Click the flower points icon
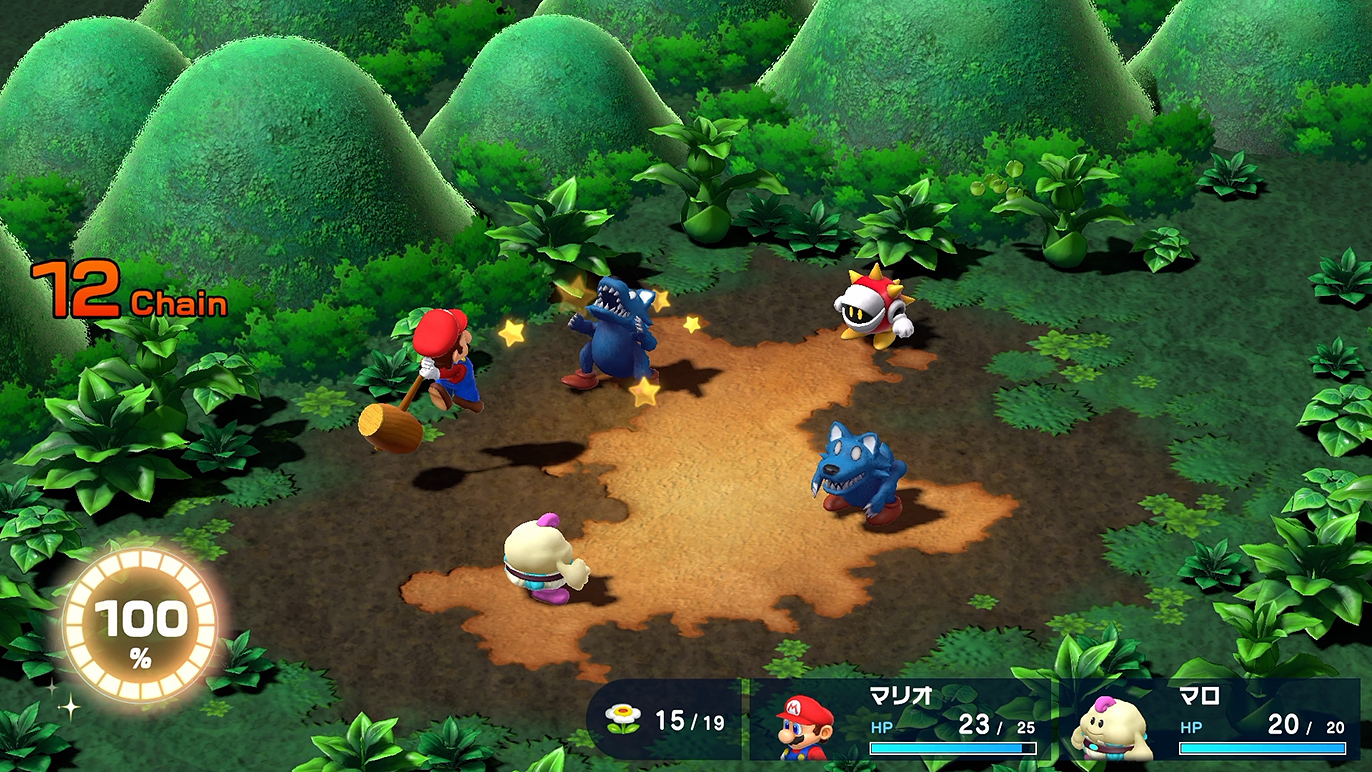Screen dimensions: 1372x772 tap(622, 720)
